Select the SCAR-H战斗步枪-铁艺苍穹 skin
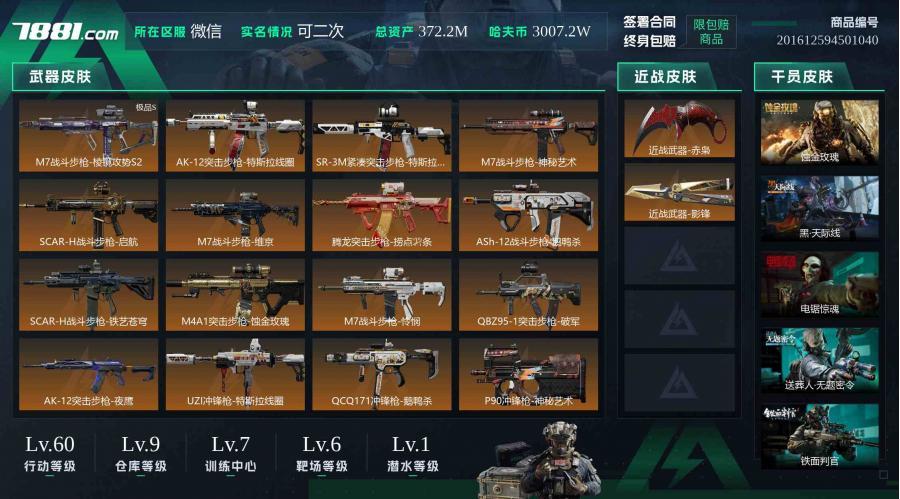Screen dimensions: 900x499 88,294
